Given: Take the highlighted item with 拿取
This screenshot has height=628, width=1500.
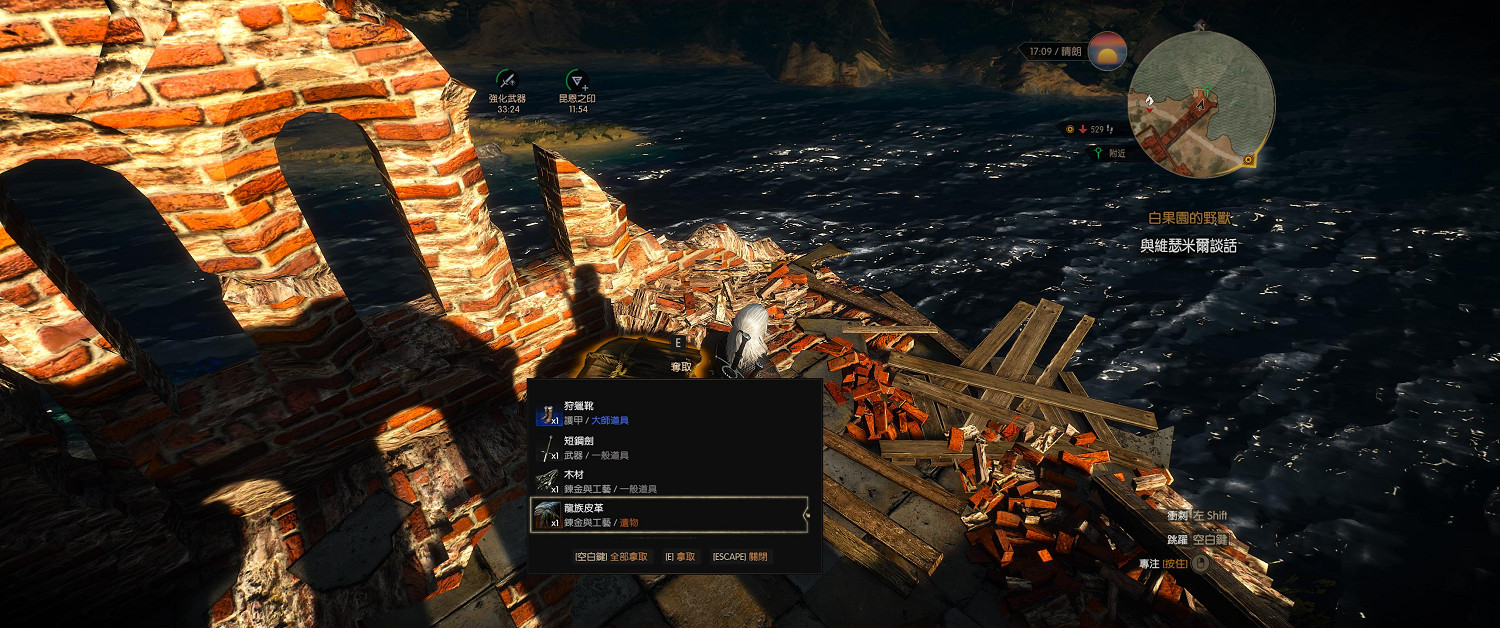Looking at the screenshot, I should click(680, 556).
